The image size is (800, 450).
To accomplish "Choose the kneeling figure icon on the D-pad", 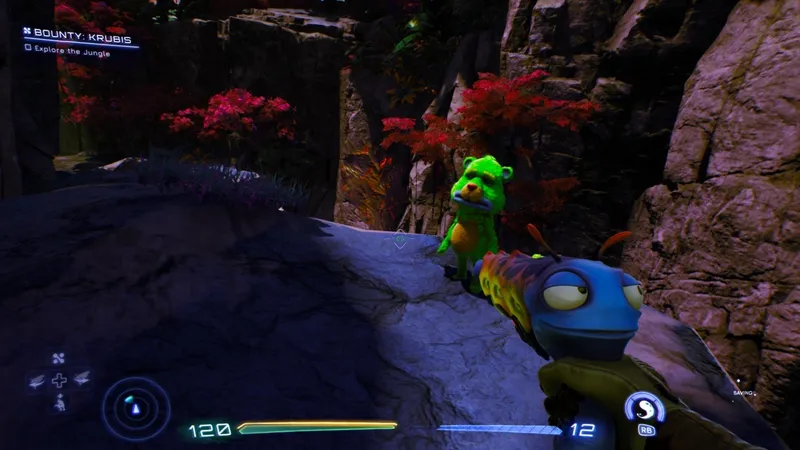I will 59,402.
